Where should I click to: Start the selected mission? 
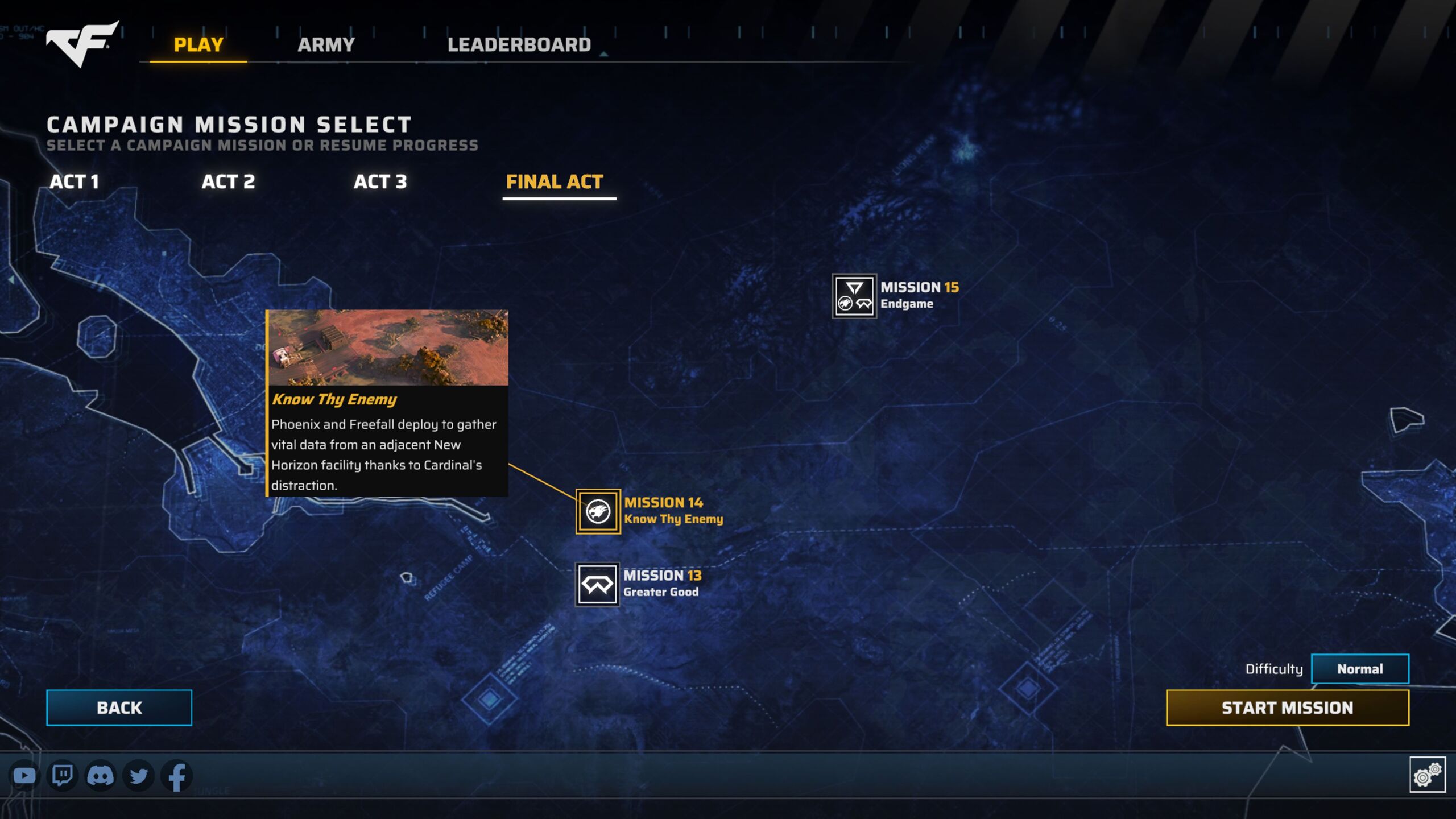[x=1287, y=708]
